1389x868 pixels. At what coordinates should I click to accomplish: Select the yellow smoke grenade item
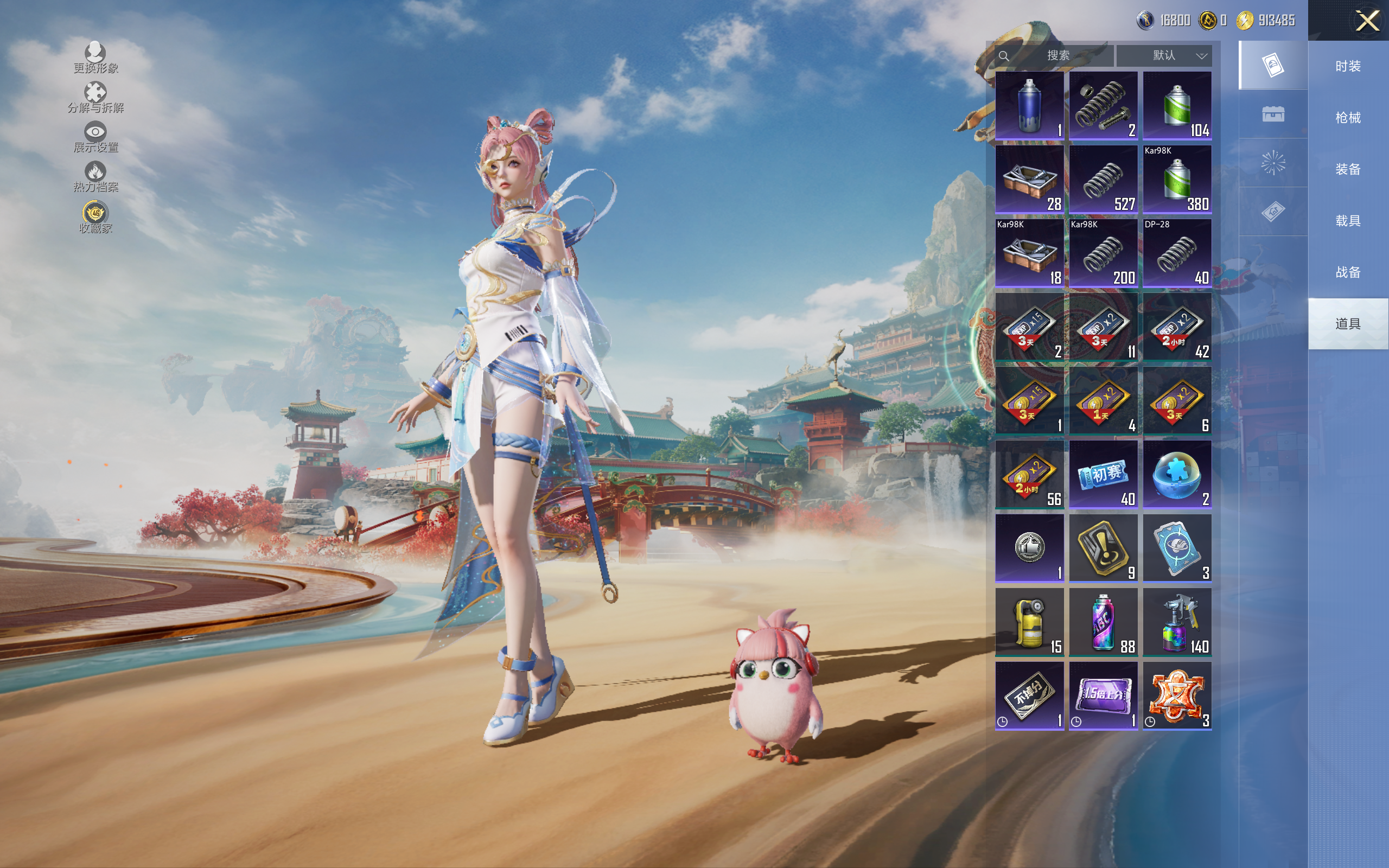click(x=1029, y=622)
